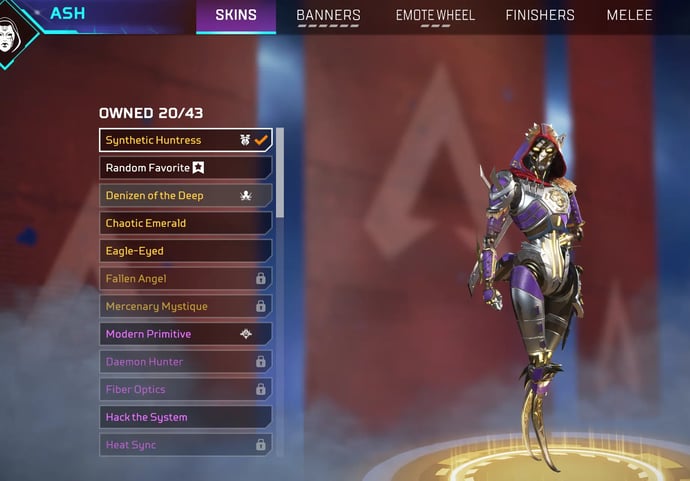Screen dimensions: 690x481
Task: Open the Banners tab
Action: [x=328, y=16]
